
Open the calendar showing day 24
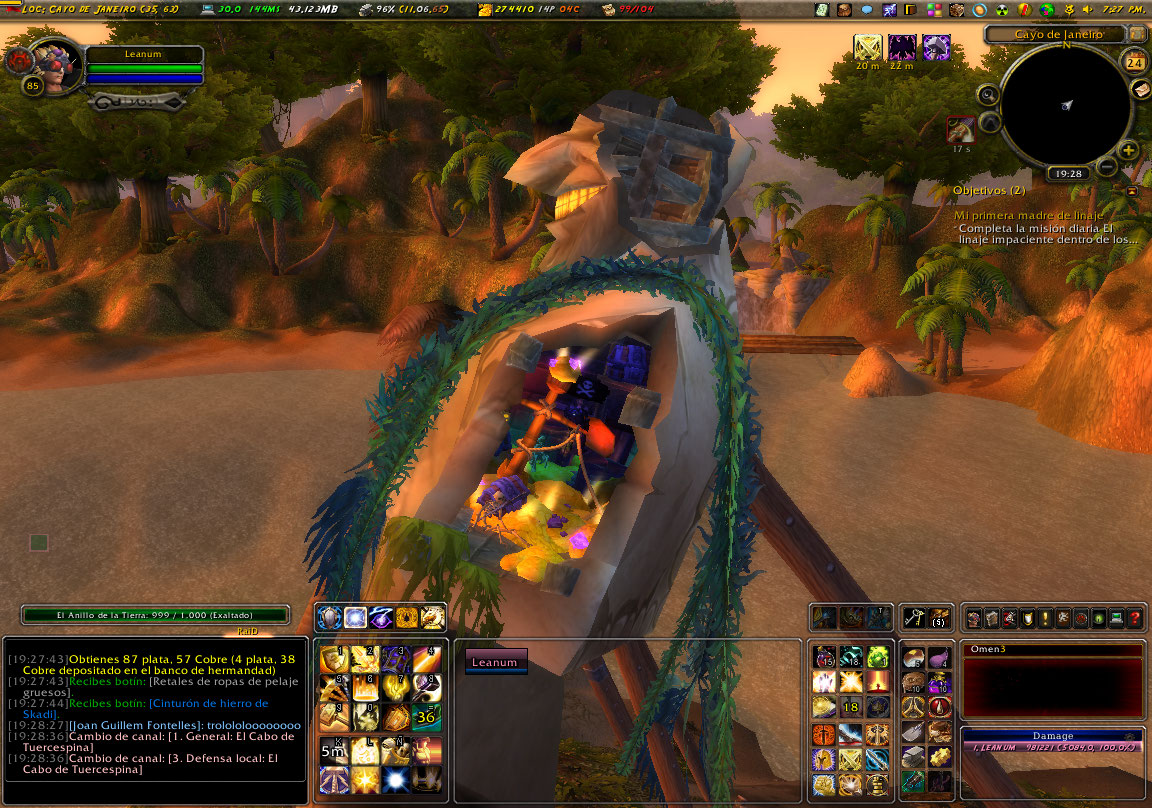[x=1135, y=62]
